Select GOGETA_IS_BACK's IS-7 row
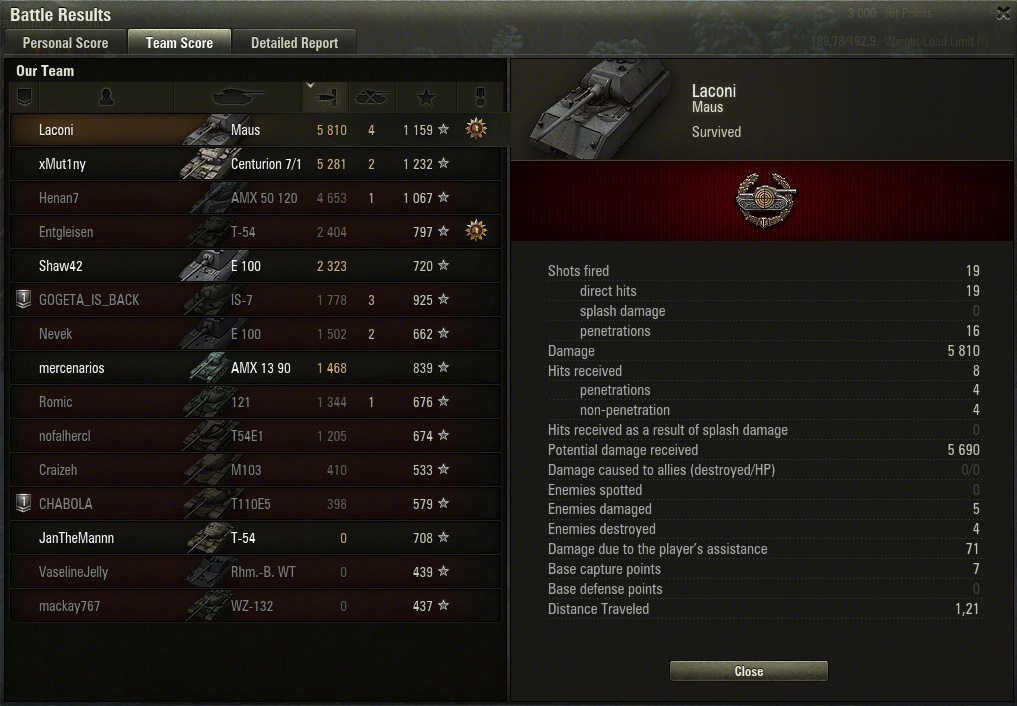The image size is (1017, 706). [255, 300]
